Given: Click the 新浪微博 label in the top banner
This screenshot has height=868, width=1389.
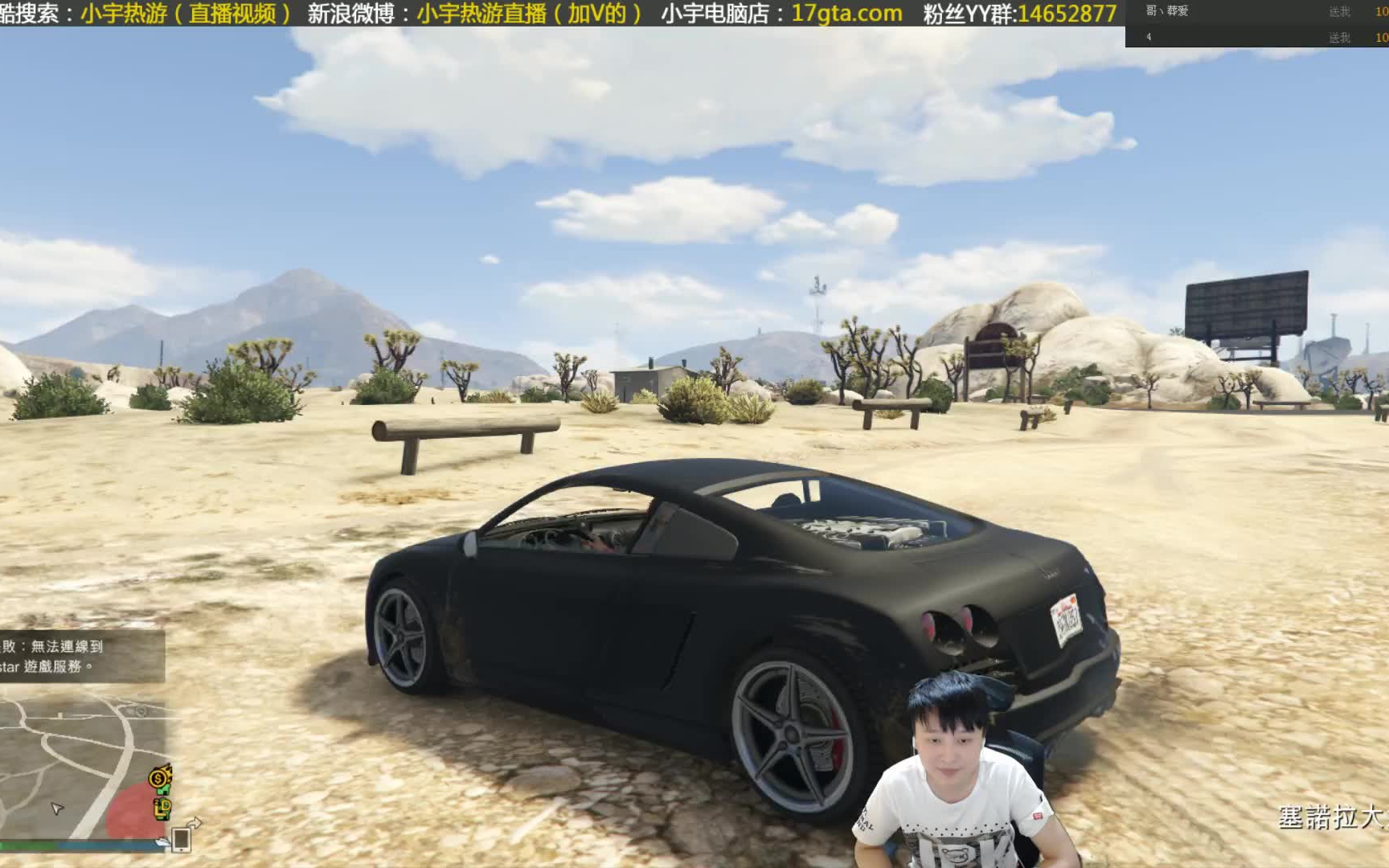Looking at the screenshot, I should point(352,13).
